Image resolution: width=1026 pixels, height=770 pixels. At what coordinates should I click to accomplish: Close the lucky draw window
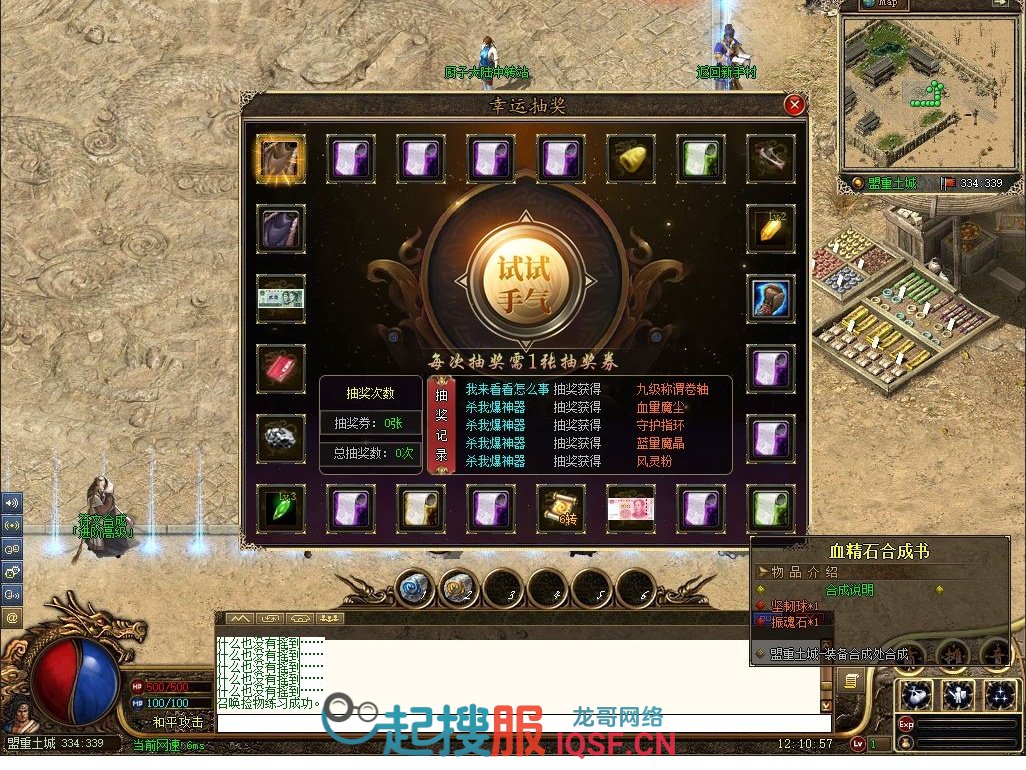tap(794, 105)
